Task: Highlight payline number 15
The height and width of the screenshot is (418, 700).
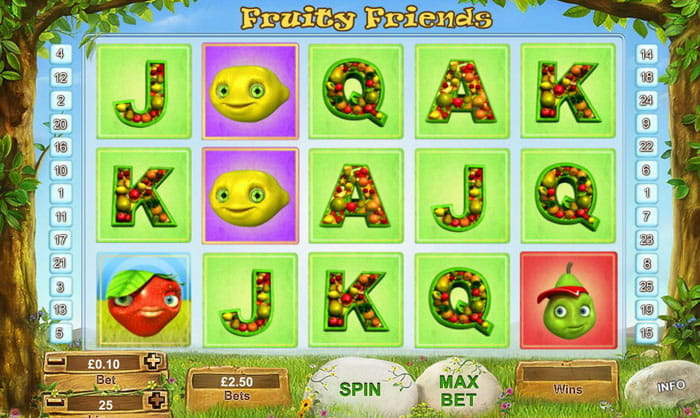Action: [646, 332]
